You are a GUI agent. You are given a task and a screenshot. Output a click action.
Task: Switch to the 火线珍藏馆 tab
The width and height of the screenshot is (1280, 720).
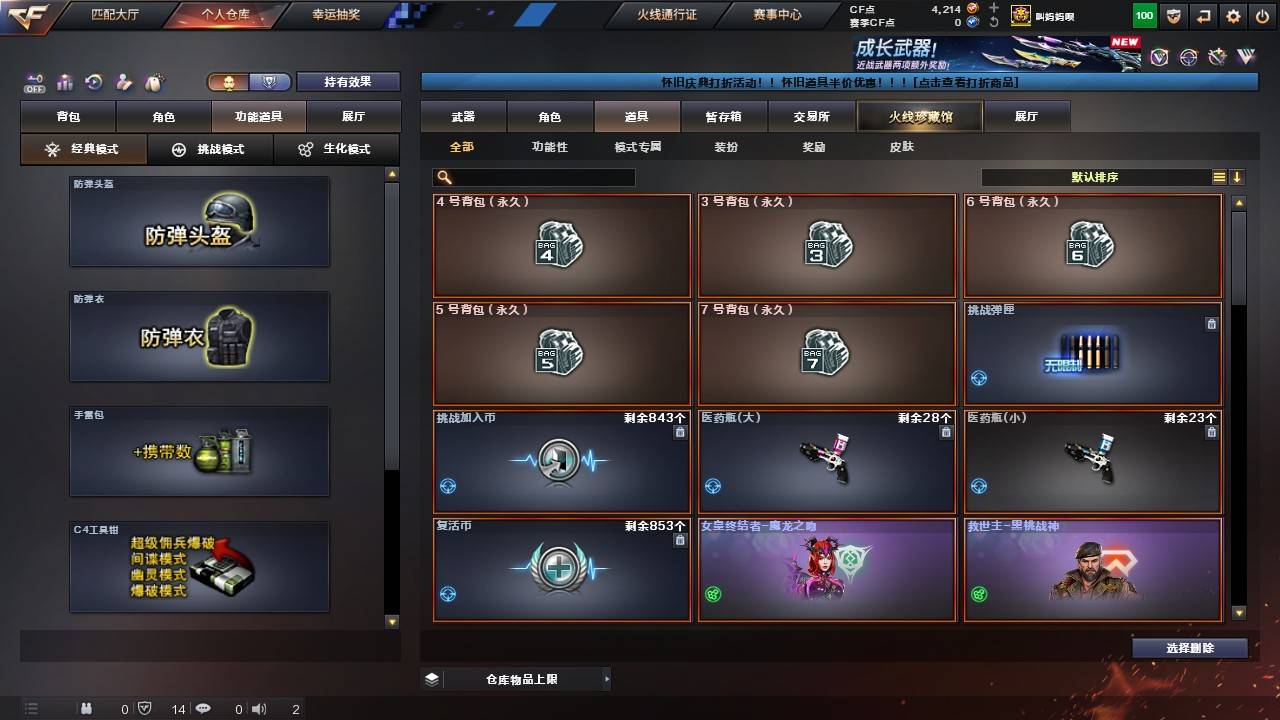919,116
